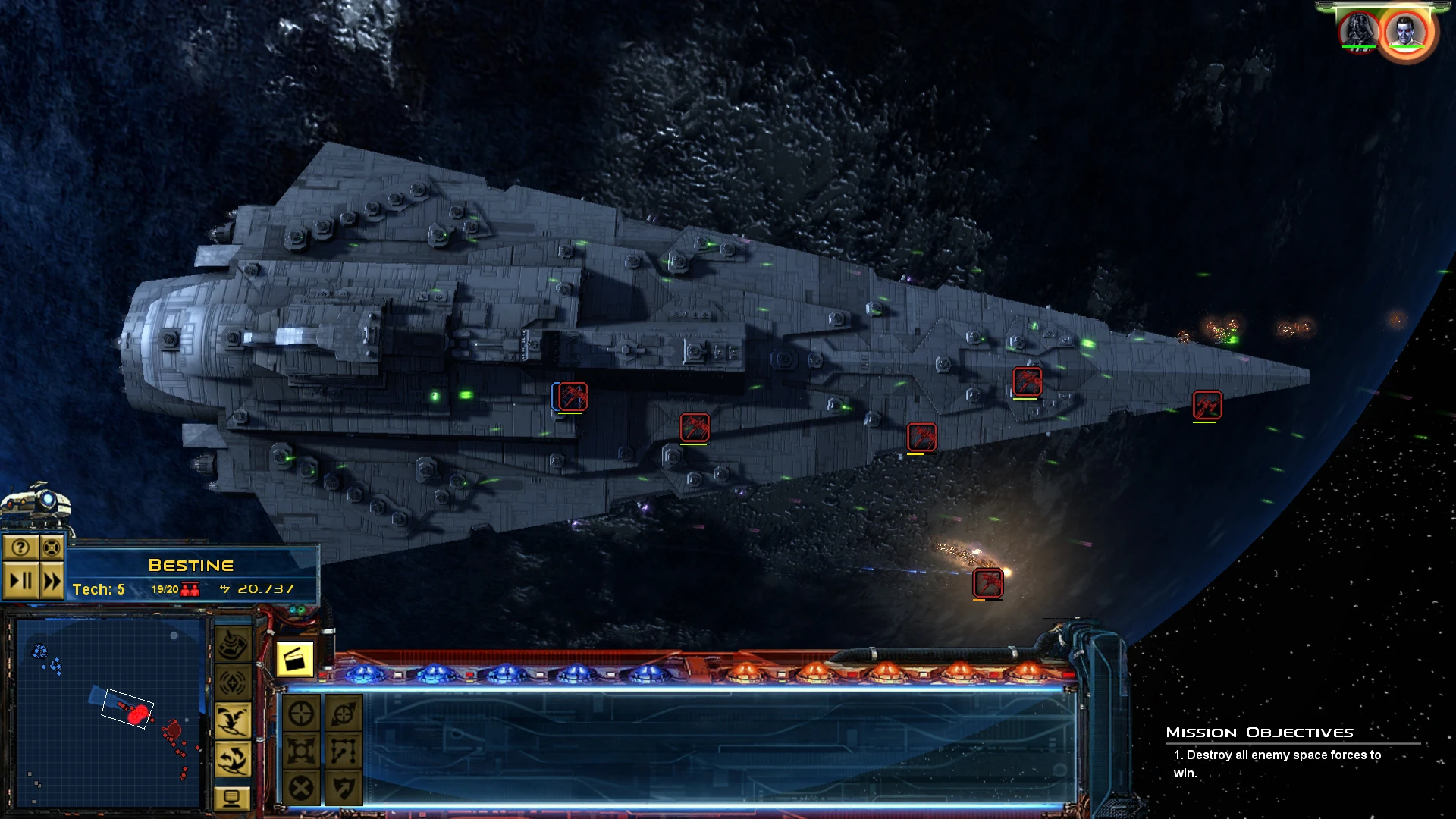Image resolution: width=1456 pixels, height=819 pixels.
Task: Open the cinematic camera clapperboard icon
Action: [x=295, y=660]
